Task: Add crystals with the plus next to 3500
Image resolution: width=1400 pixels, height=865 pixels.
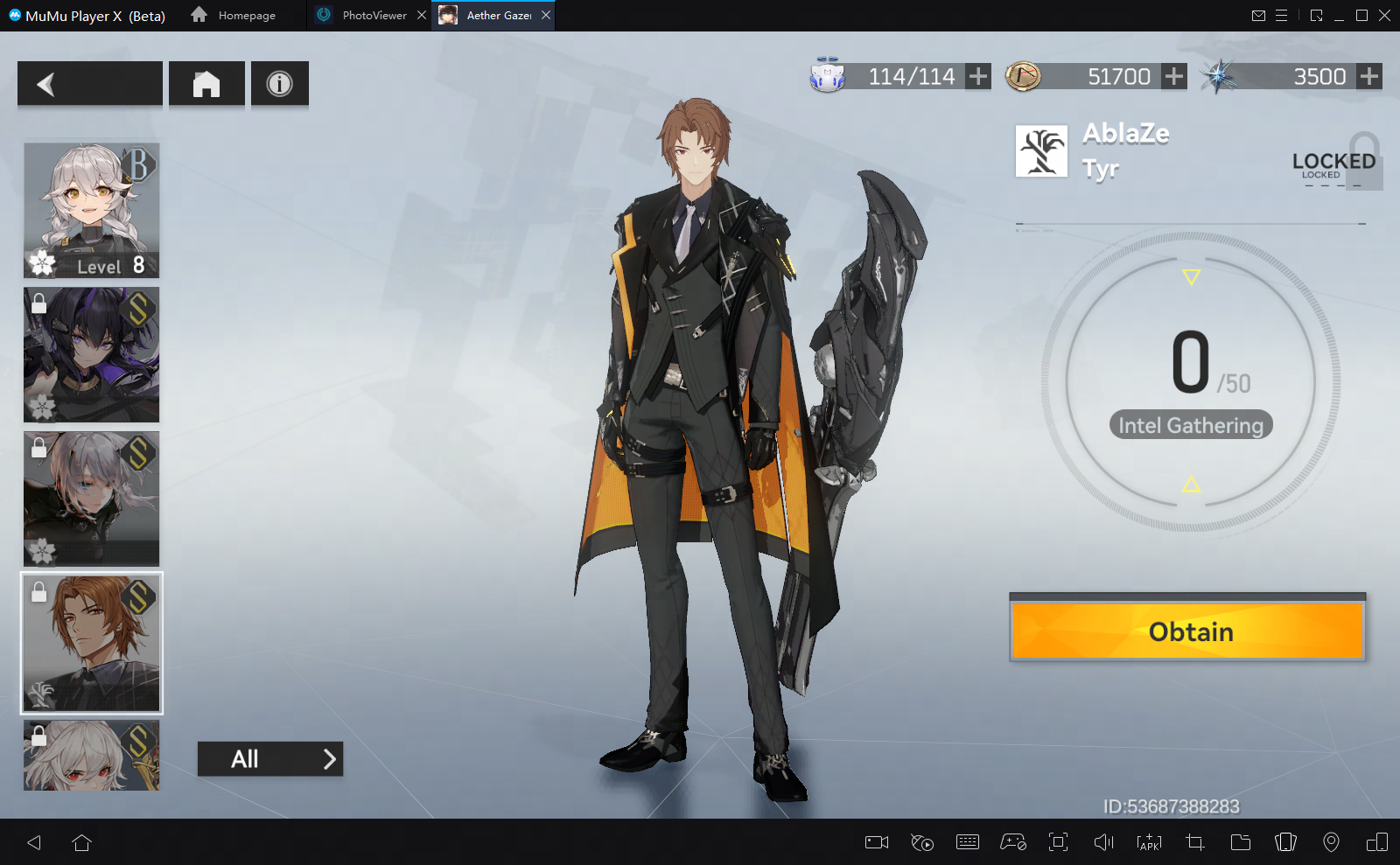Action: [1369, 77]
